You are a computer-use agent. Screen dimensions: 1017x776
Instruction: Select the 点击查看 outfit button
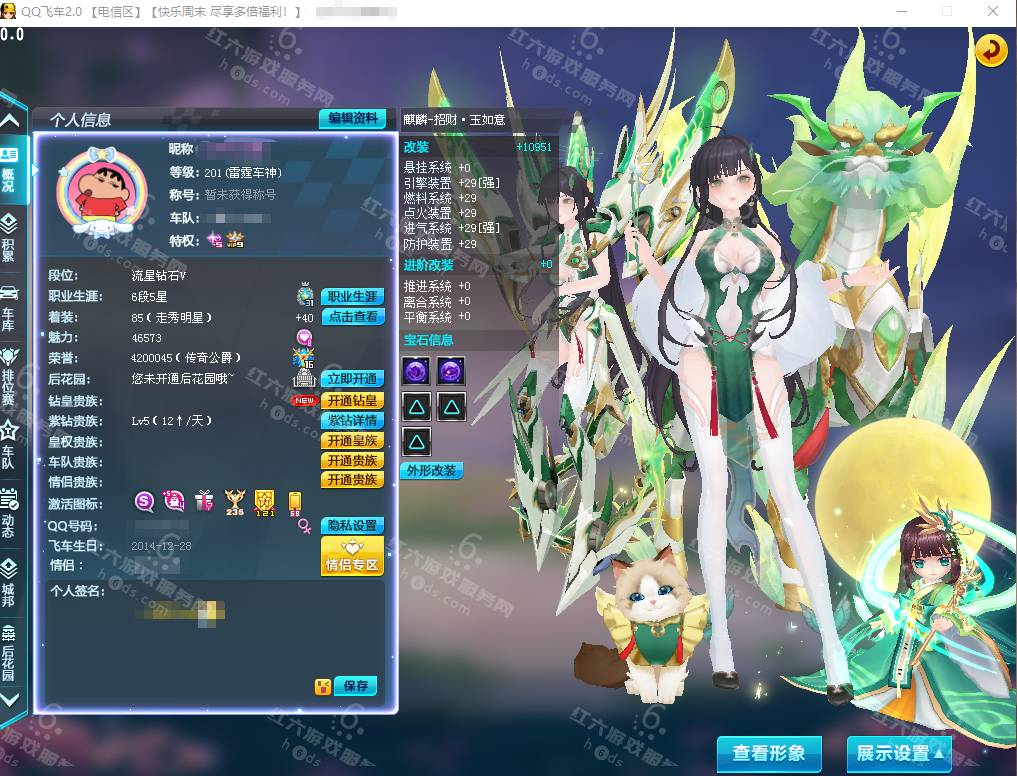pyautogui.click(x=352, y=317)
